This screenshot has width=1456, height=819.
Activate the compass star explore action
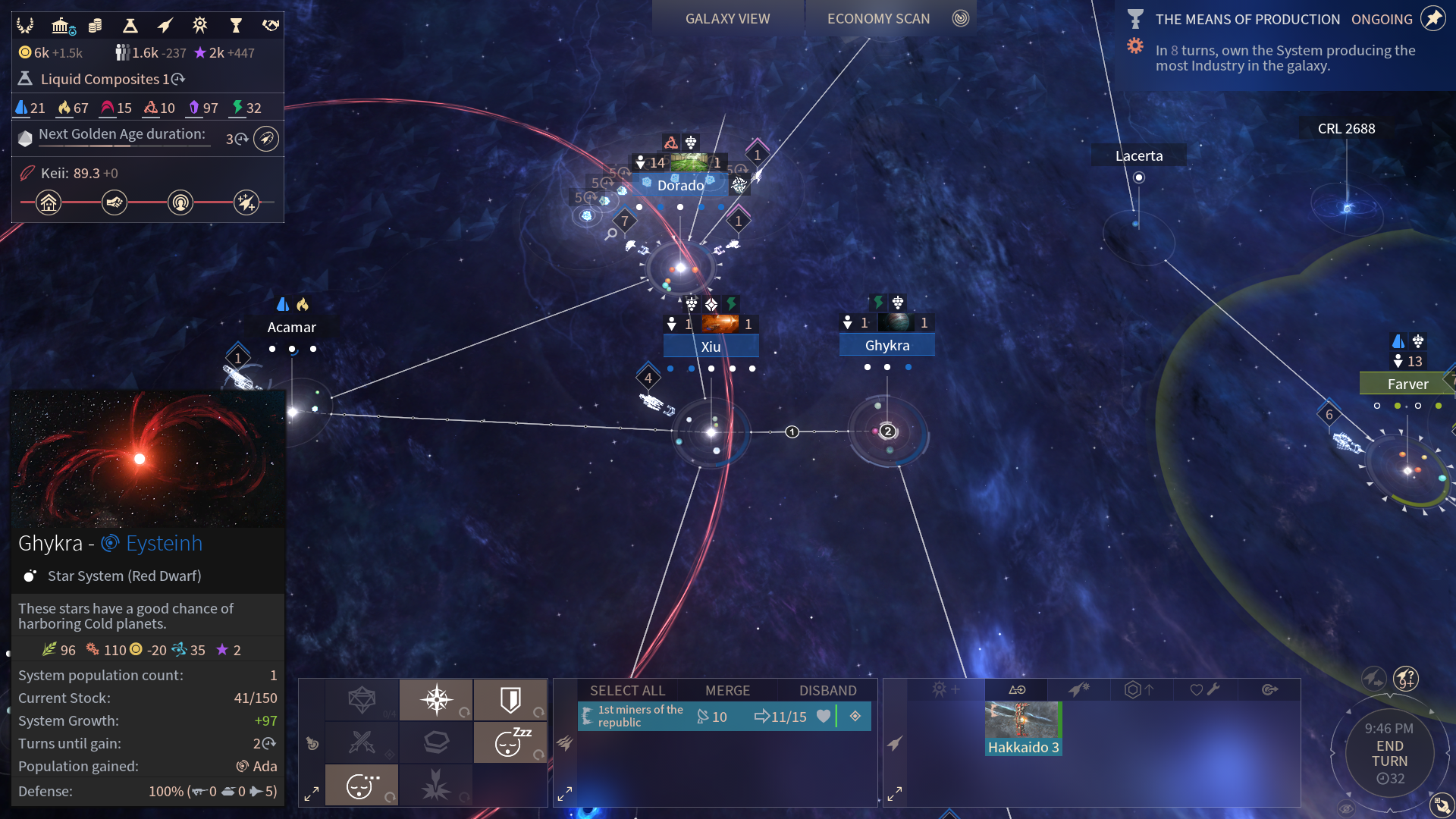(437, 699)
